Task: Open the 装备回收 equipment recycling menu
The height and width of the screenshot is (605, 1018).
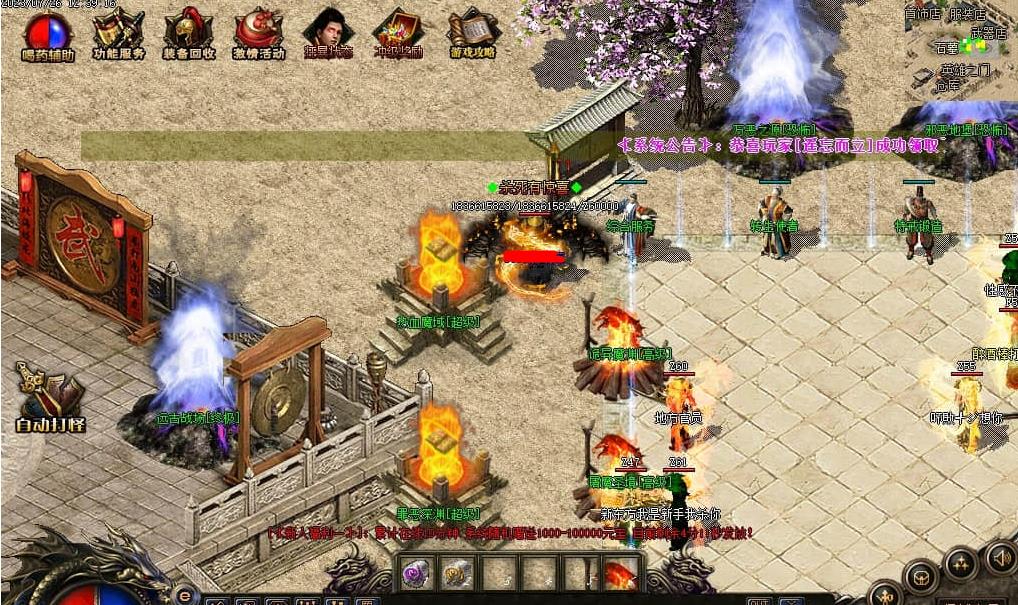Action: click(188, 36)
